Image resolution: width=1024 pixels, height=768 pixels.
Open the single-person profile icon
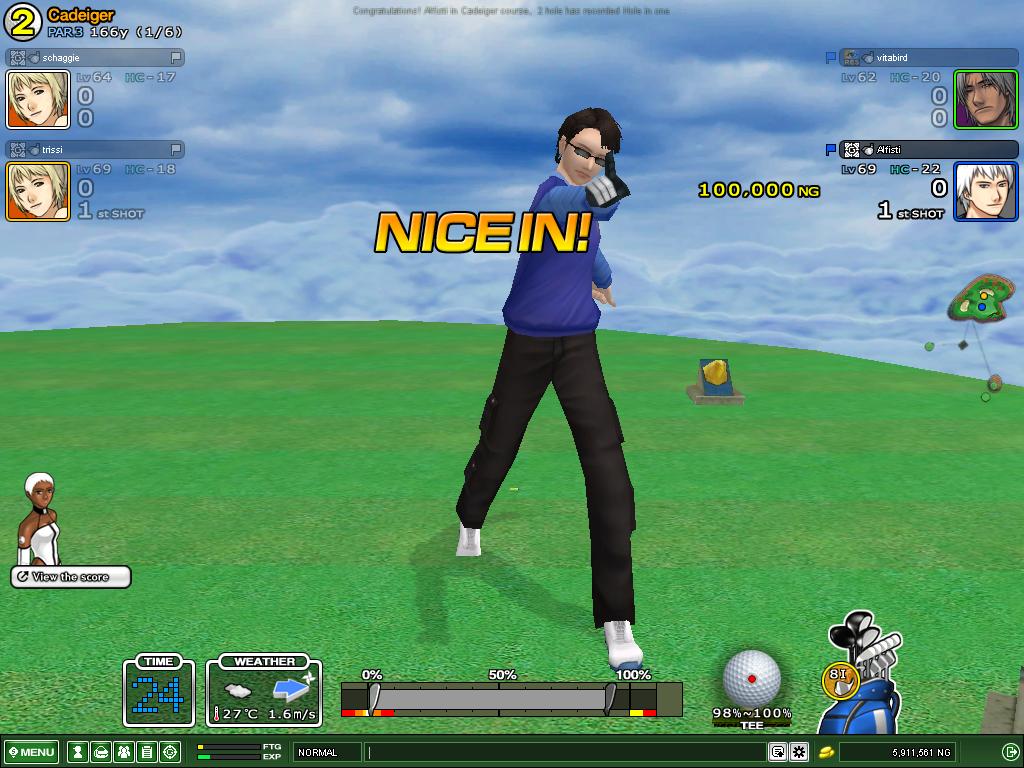pos(77,752)
